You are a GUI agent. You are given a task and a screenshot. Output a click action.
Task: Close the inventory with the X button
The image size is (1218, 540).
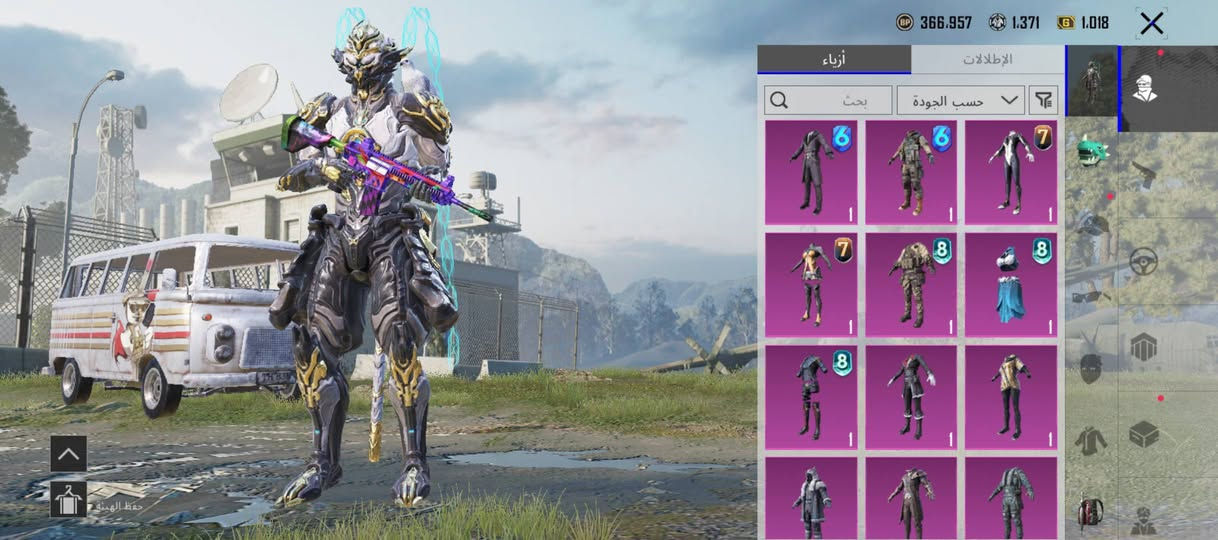[1152, 23]
